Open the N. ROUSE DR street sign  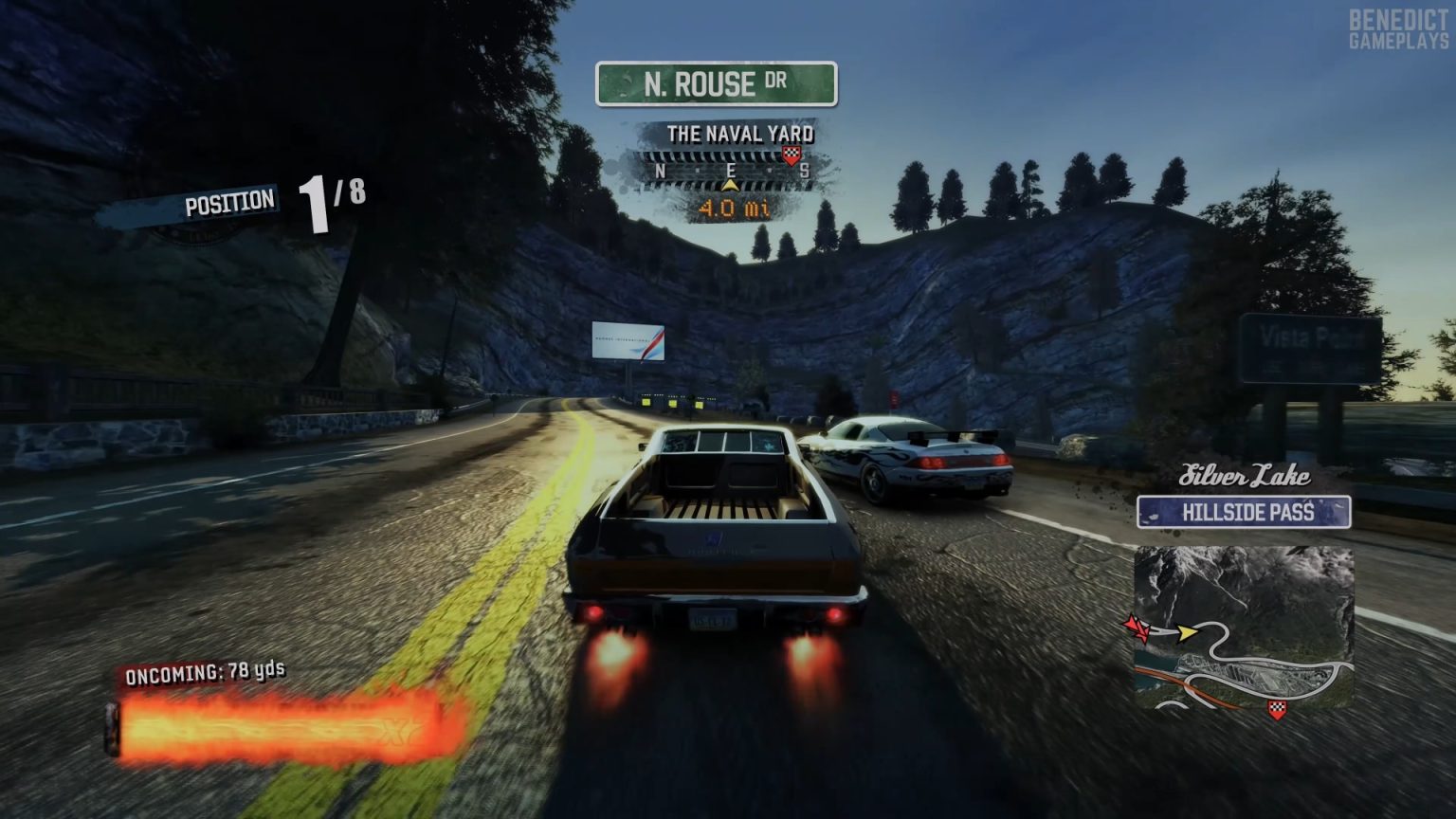click(716, 84)
